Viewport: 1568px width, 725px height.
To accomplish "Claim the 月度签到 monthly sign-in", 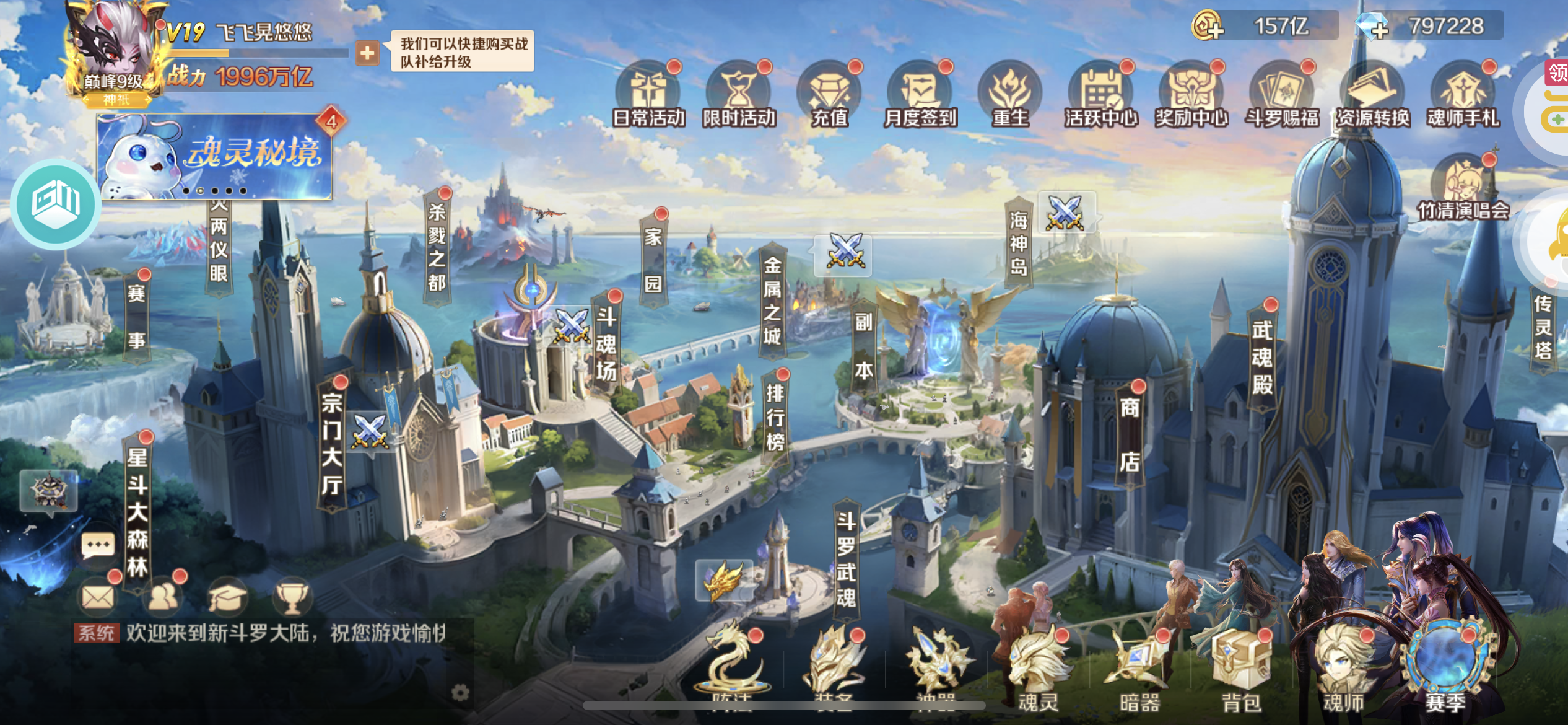I will pyautogui.click(x=920, y=96).
